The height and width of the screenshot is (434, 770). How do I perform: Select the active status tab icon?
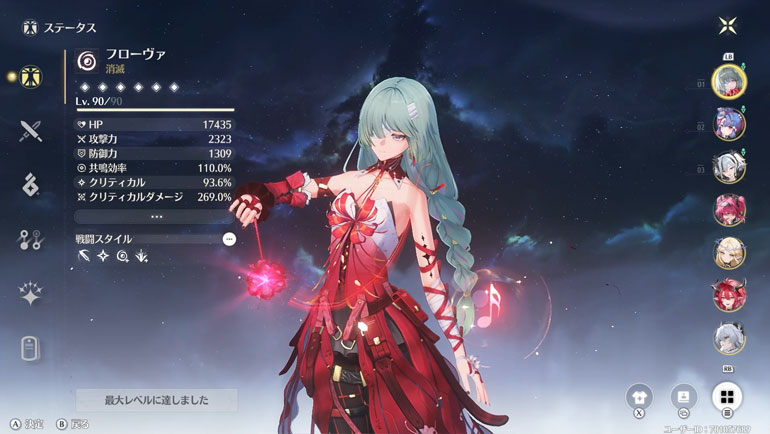30,76
